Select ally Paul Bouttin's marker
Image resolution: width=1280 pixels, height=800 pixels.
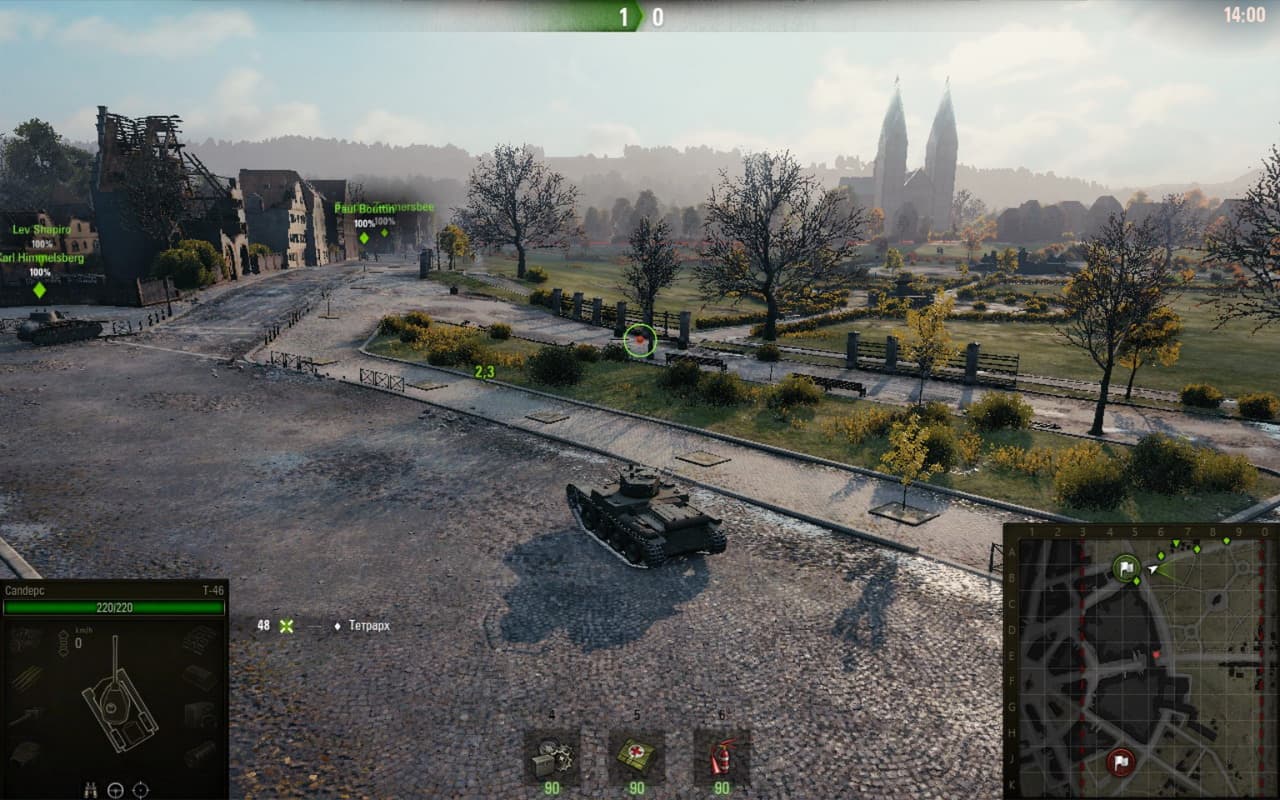click(364, 237)
